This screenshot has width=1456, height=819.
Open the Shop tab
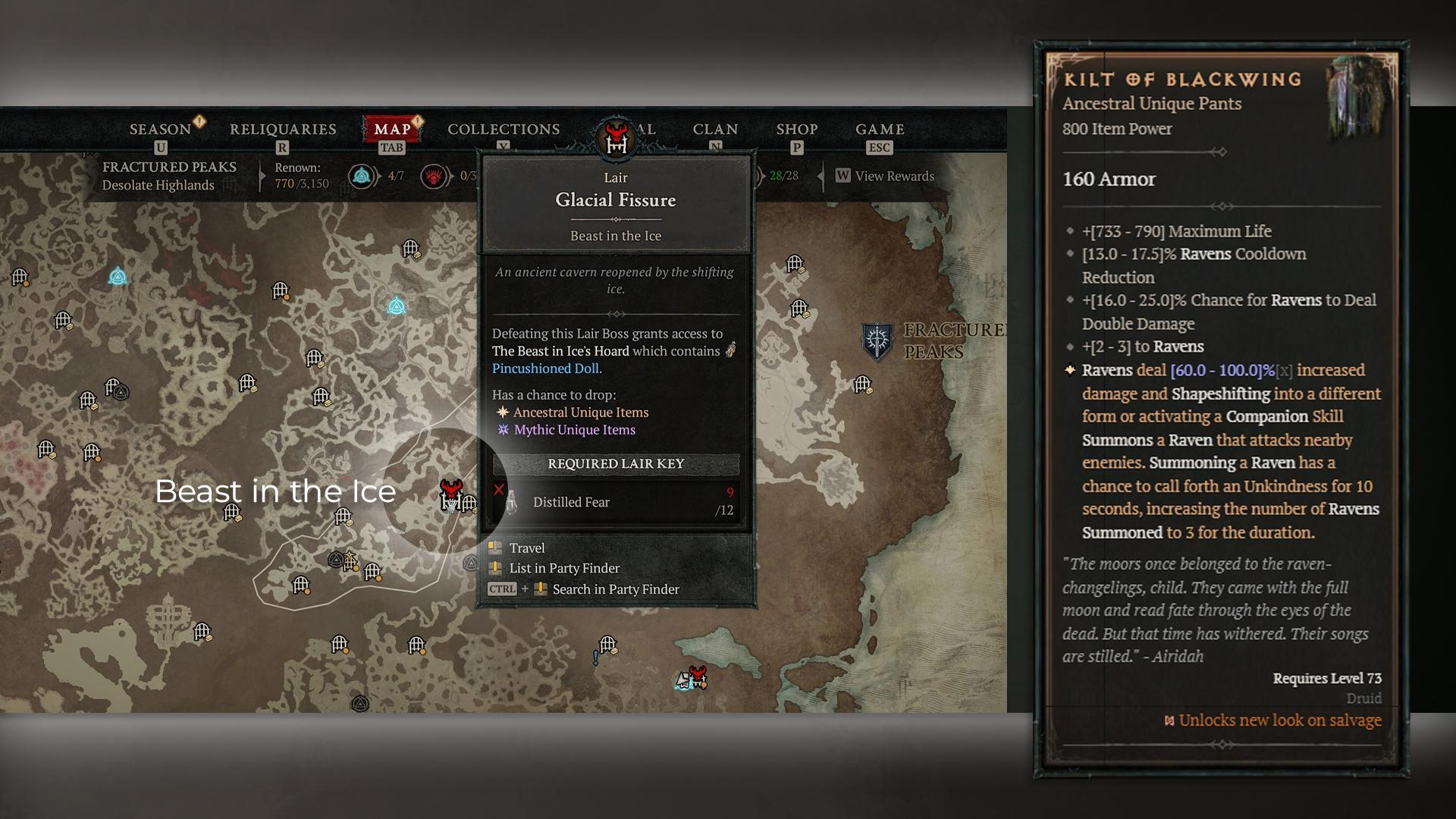796,130
